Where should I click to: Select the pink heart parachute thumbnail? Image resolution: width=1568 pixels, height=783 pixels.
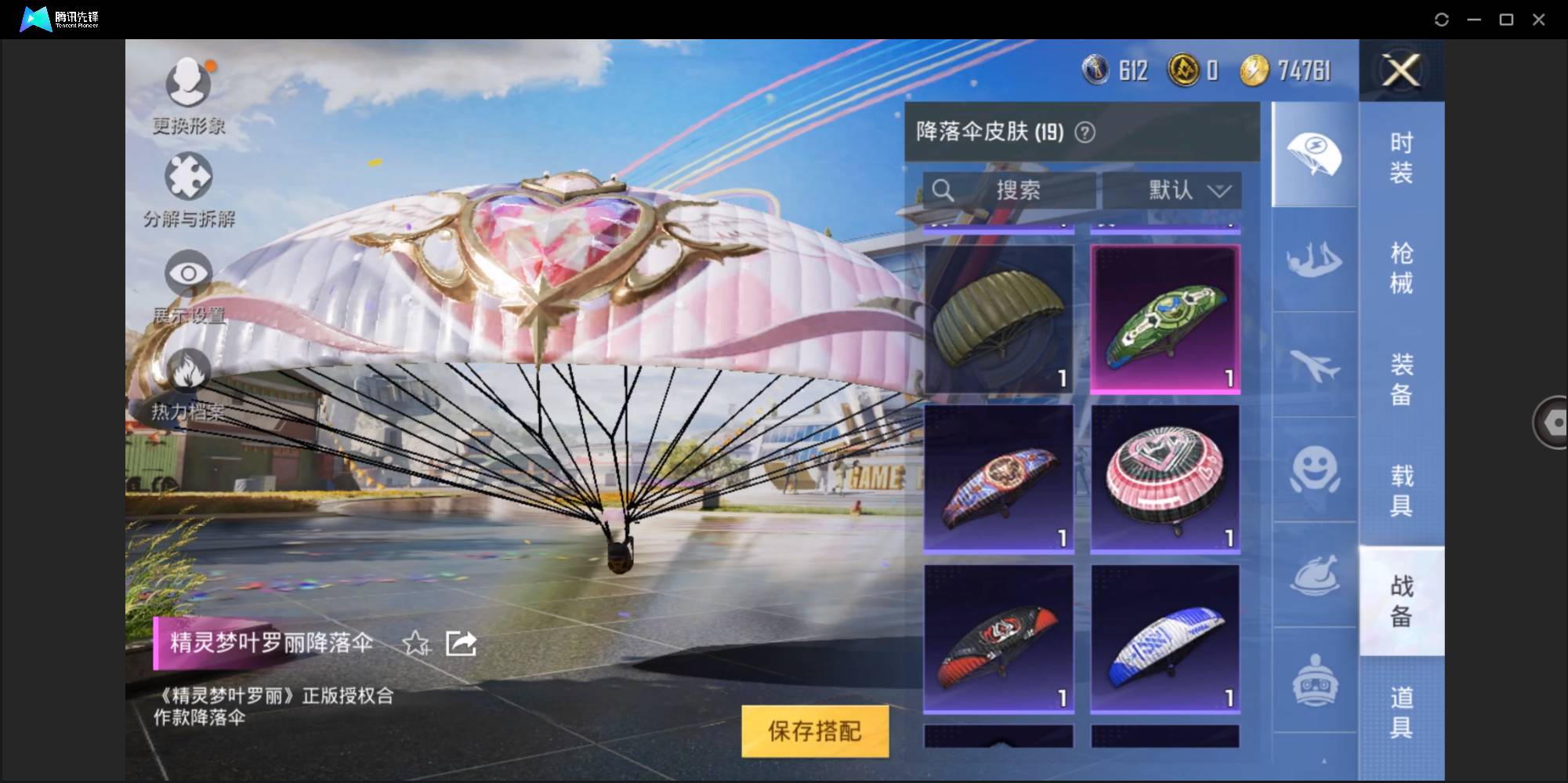pyautogui.click(x=1165, y=479)
